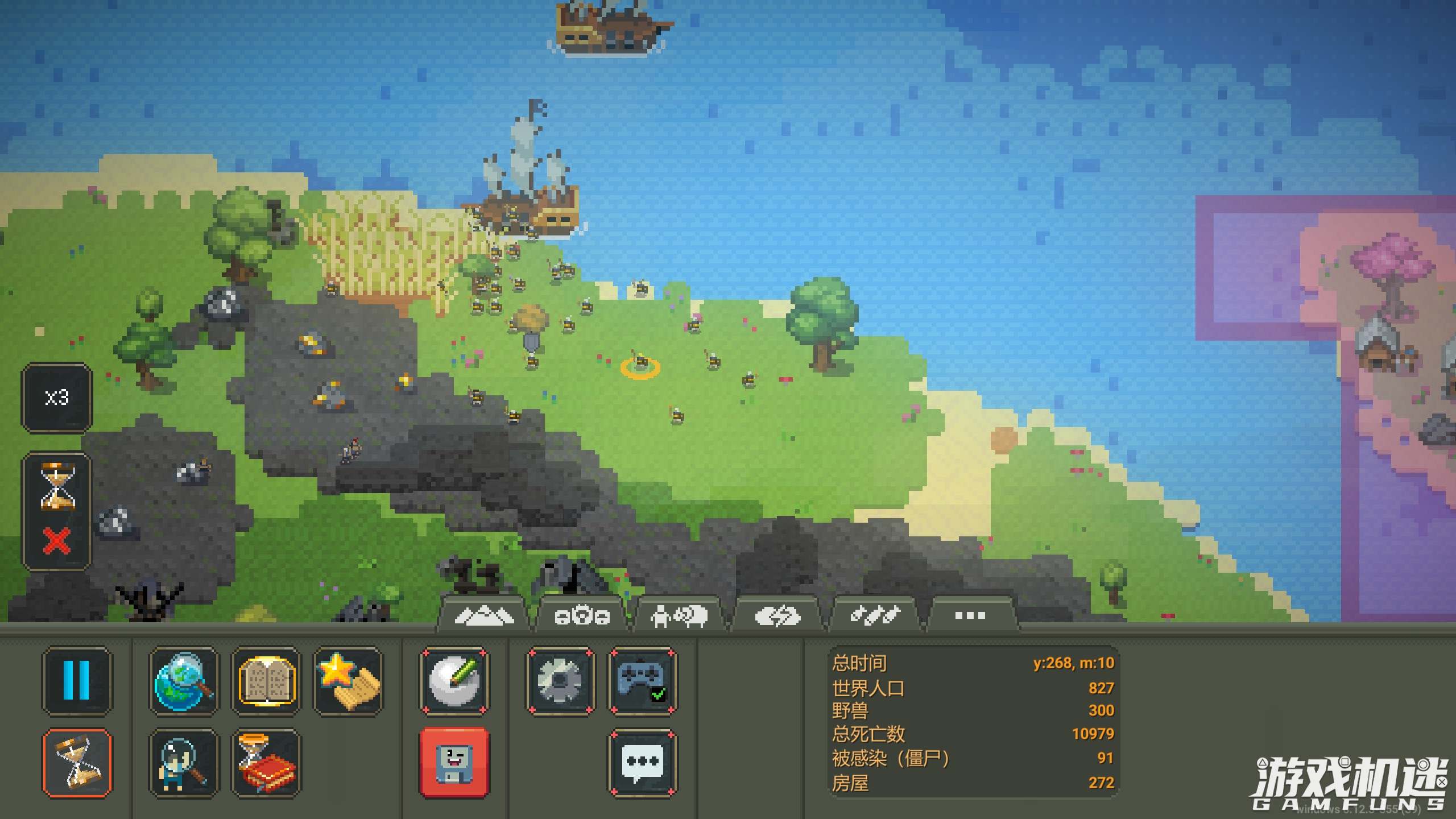Cancel the selected power with red X

point(57,540)
